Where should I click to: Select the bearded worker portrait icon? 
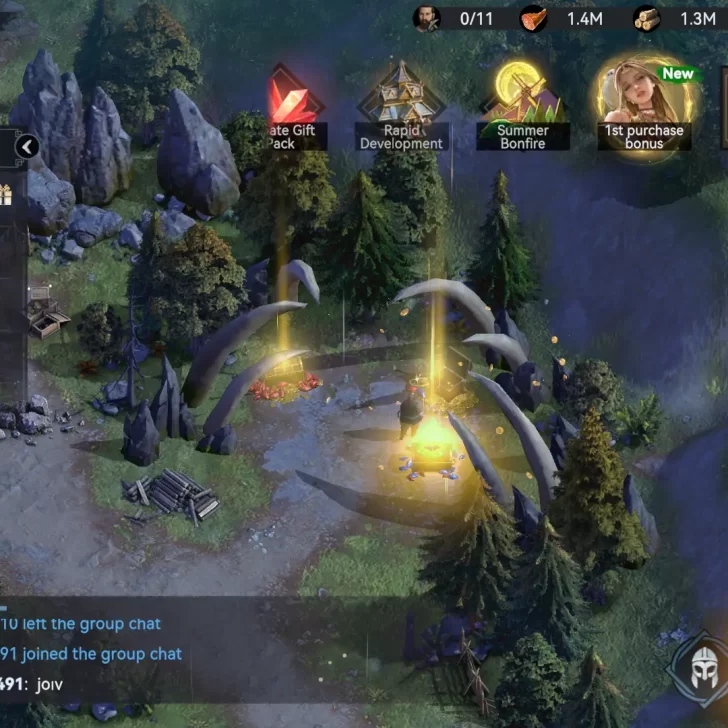click(x=427, y=18)
